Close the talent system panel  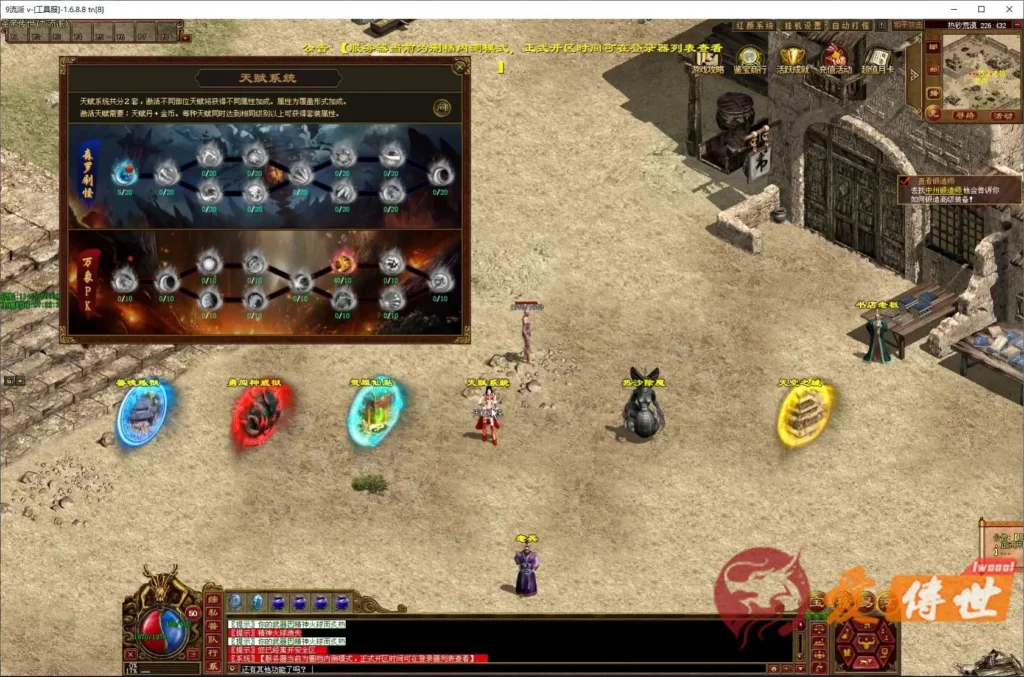click(459, 67)
